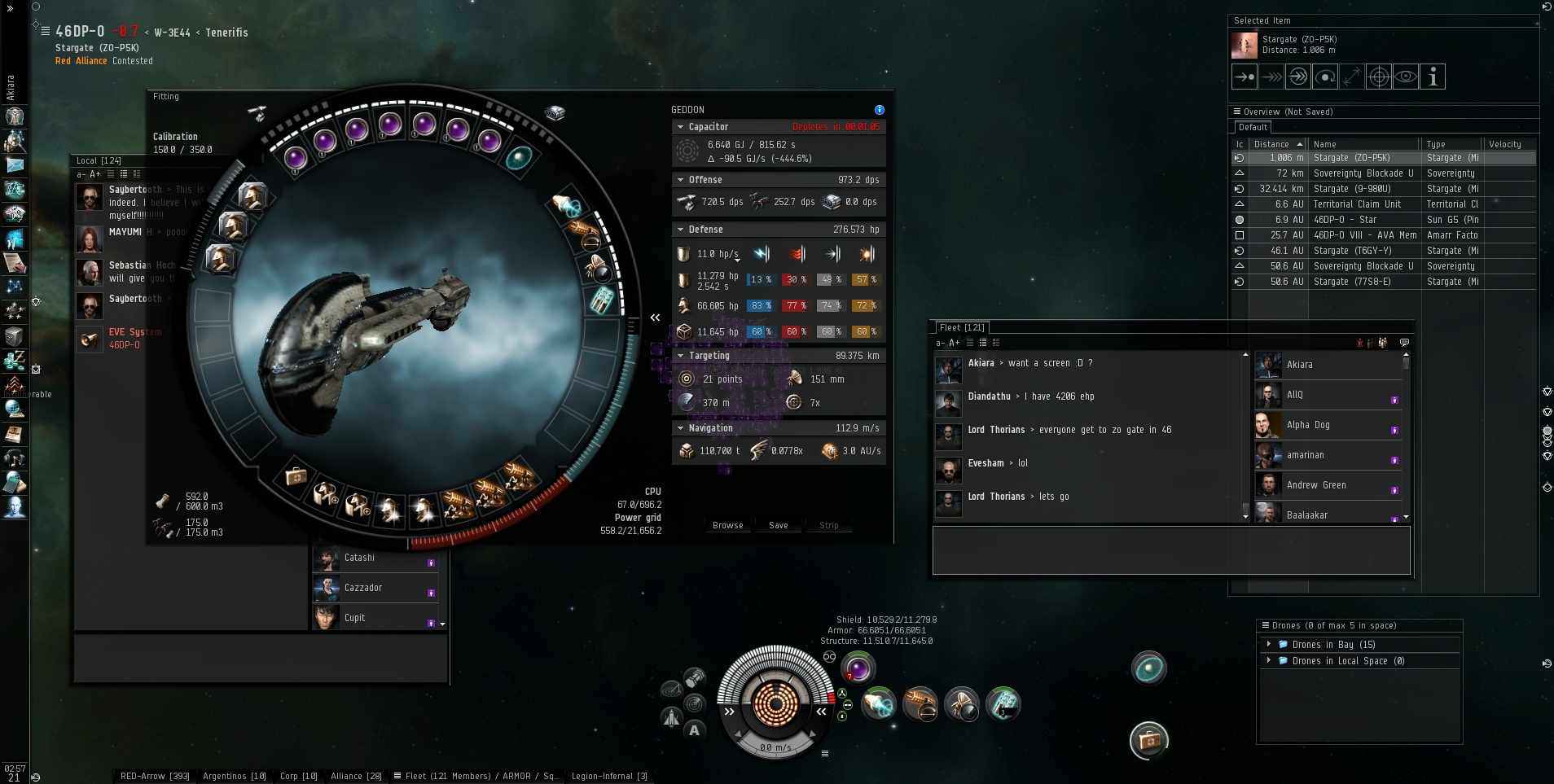Expand Drones in Local Space group
Image resolution: width=1554 pixels, height=784 pixels.
(1269, 661)
